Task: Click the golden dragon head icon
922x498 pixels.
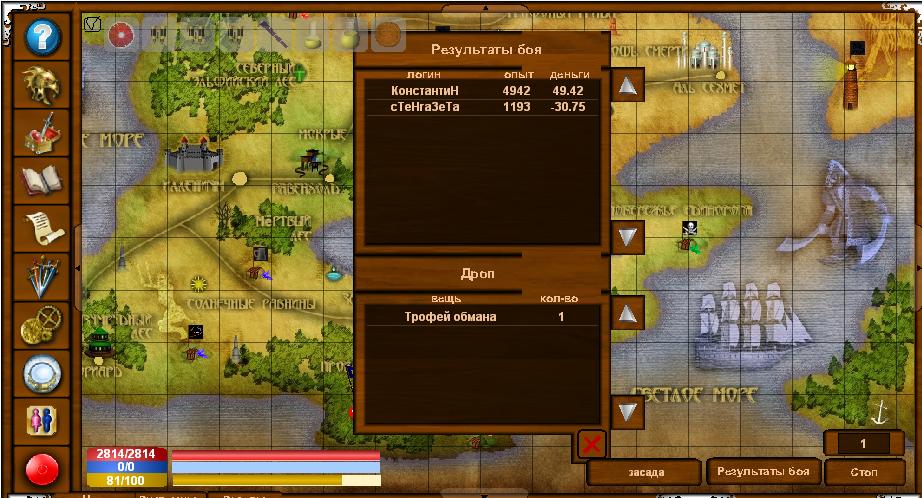Action: pyautogui.click(x=42, y=84)
